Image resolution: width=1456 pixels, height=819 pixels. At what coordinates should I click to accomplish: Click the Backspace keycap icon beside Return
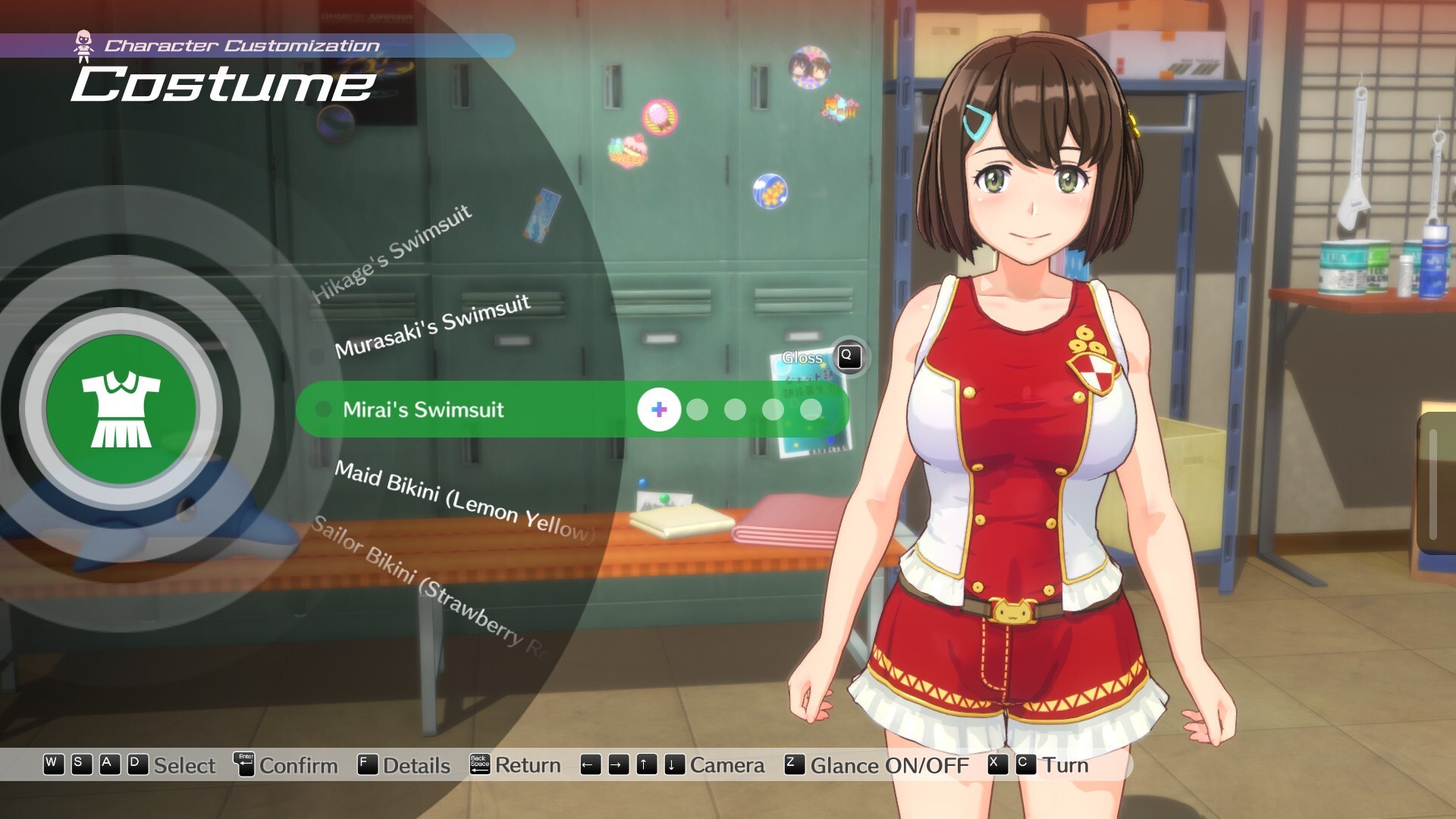pyautogui.click(x=479, y=765)
